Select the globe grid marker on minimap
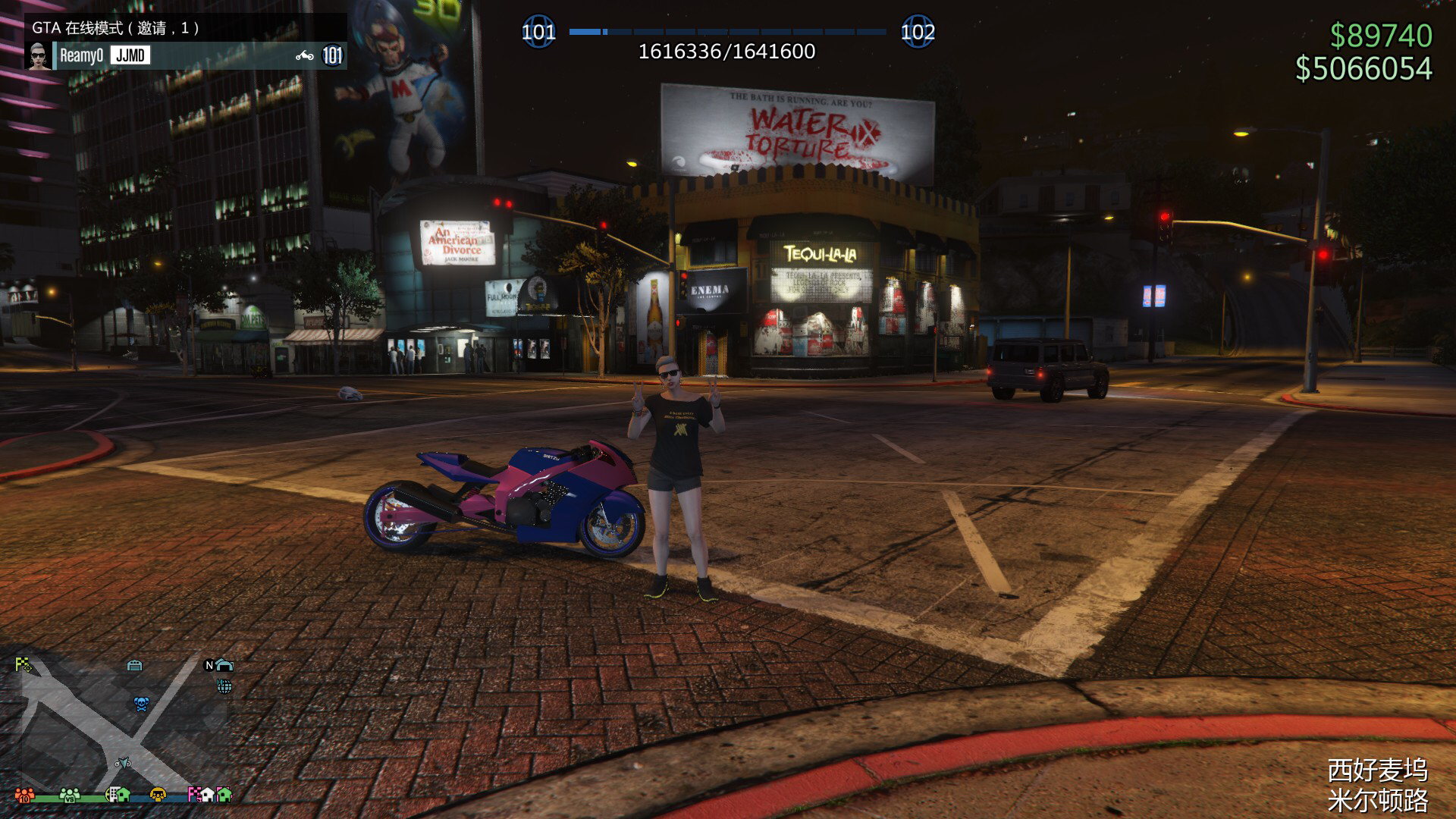The height and width of the screenshot is (819, 1456). tap(224, 686)
